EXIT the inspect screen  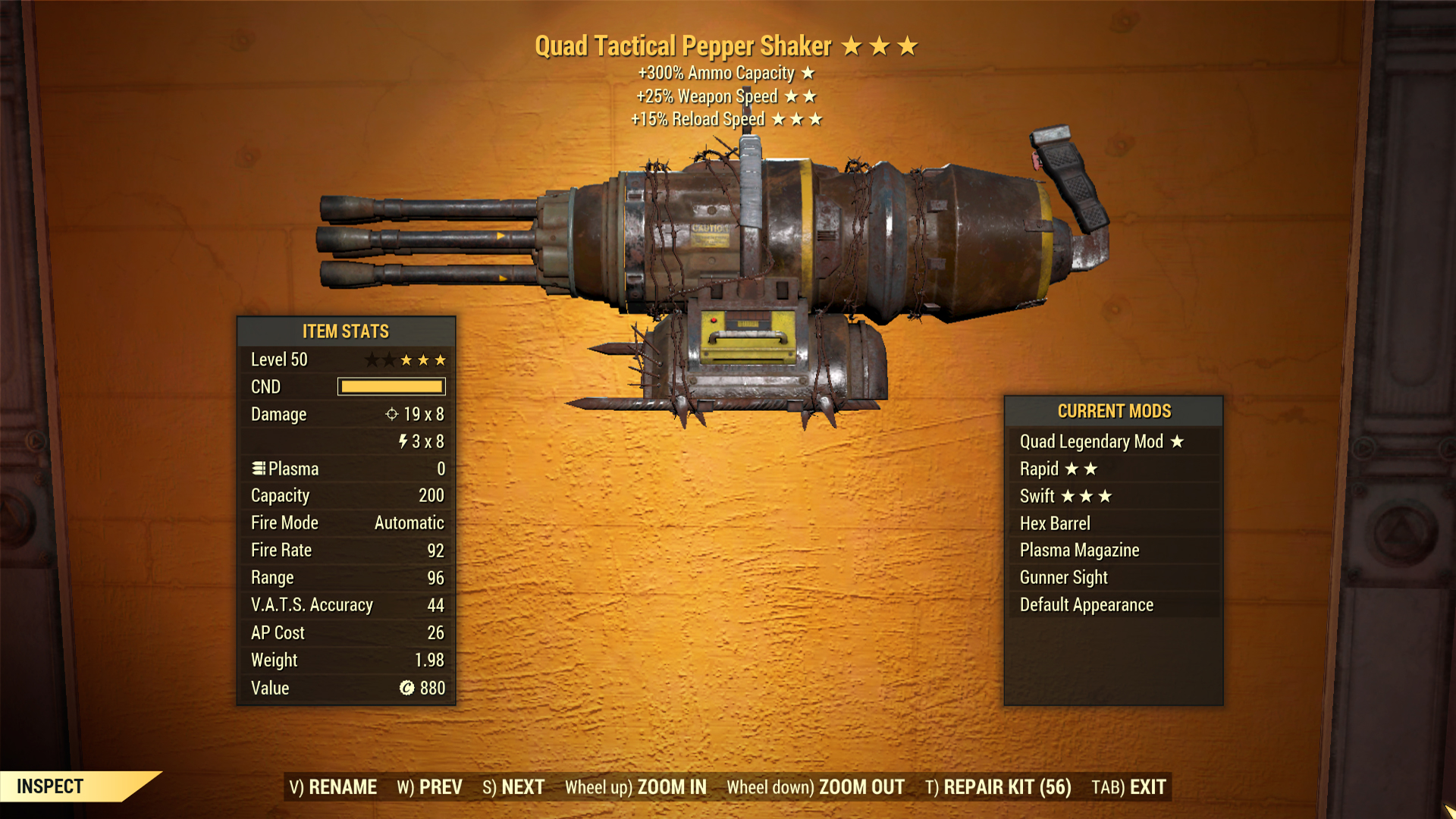1128,787
